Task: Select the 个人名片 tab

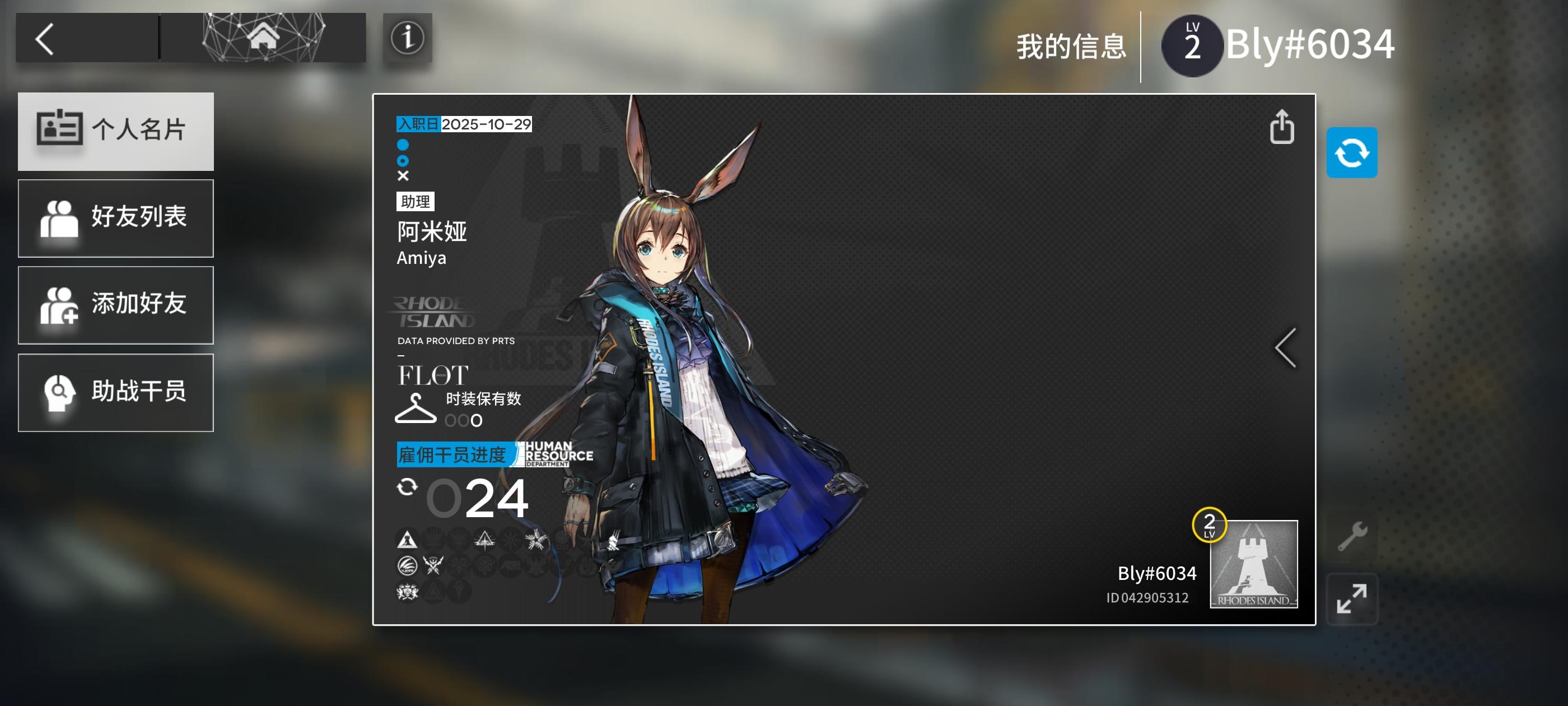Action: [116, 131]
